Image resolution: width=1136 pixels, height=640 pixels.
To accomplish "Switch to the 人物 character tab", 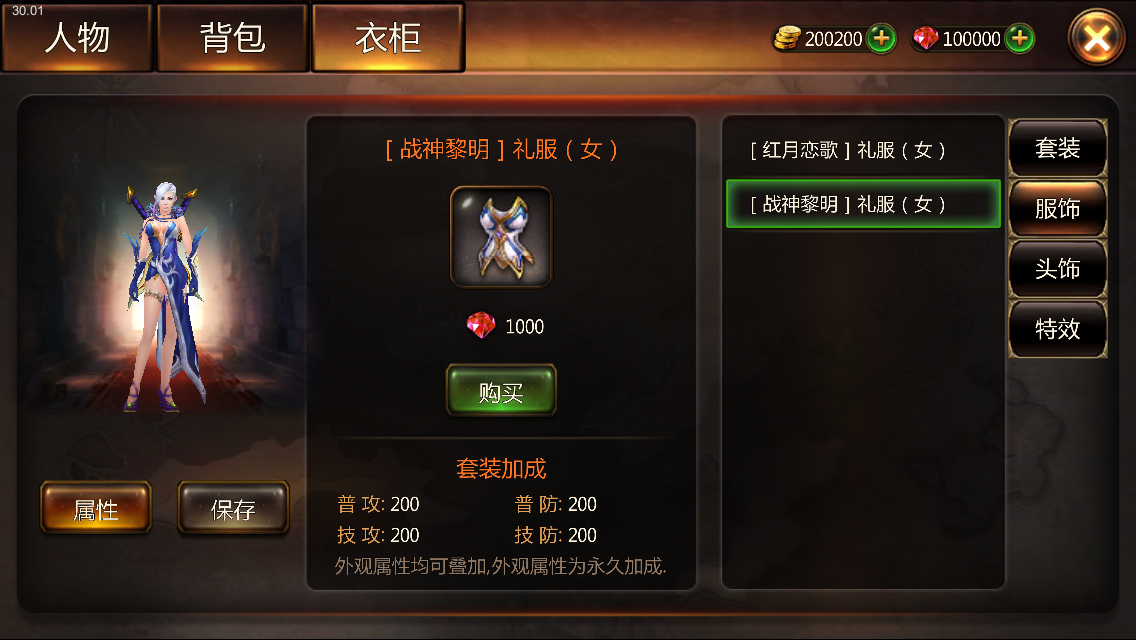I will pyautogui.click(x=77, y=38).
